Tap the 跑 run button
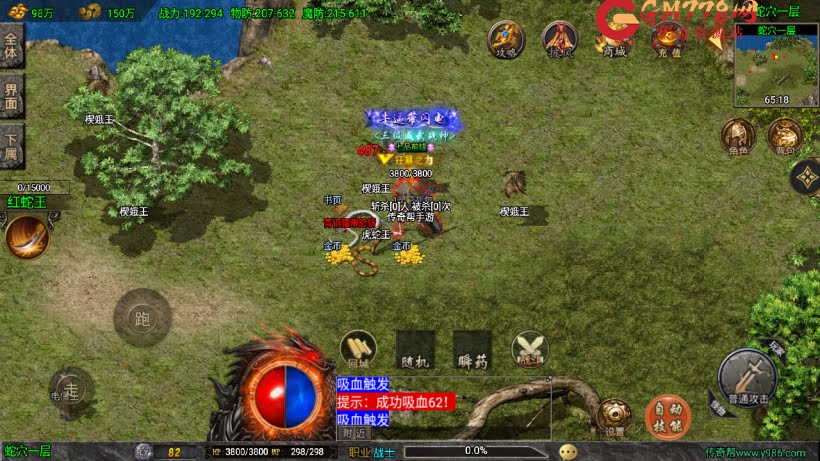Screen dimensions: 820x461 click(x=142, y=318)
